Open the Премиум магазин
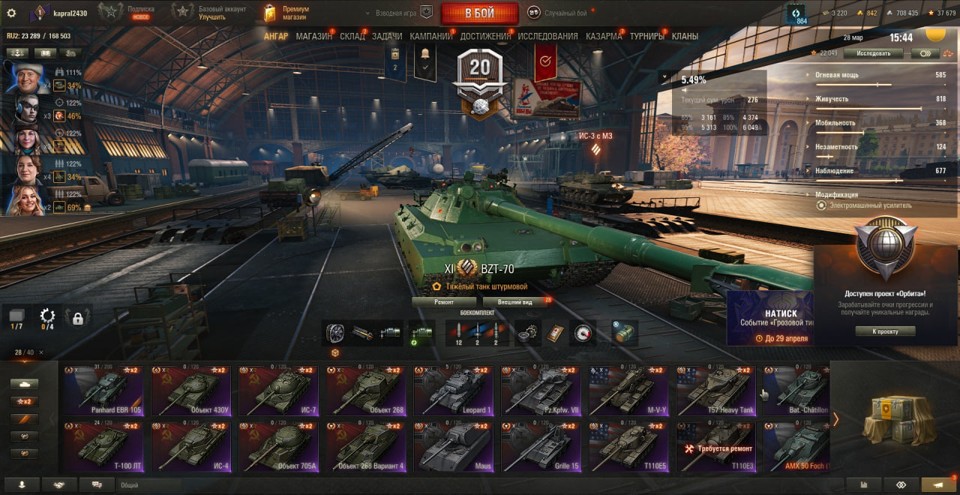Viewport: 960px width, 495px height. point(287,13)
